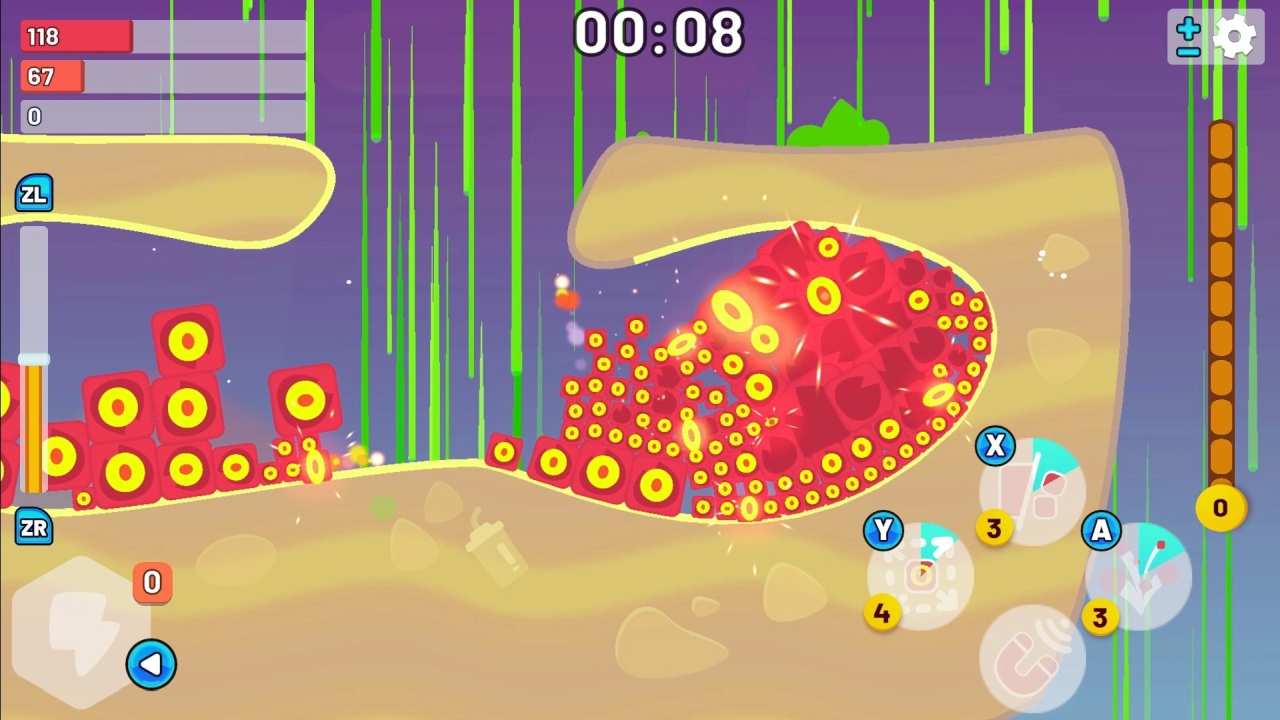Use the Y teleport ability with arrows

click(917, 577)
